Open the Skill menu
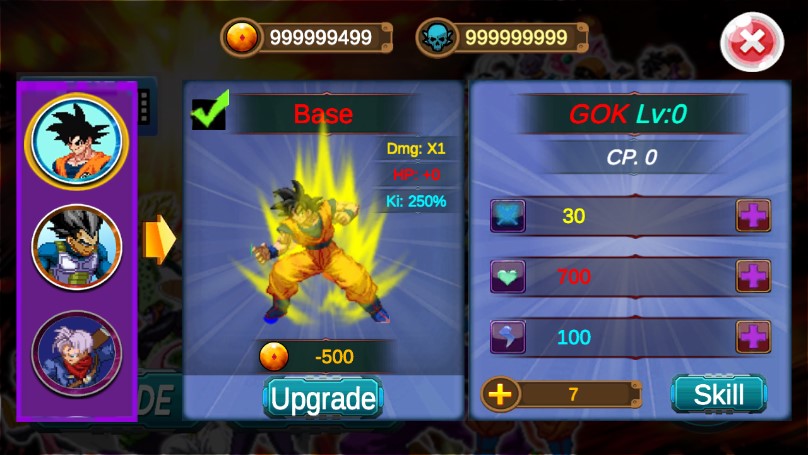808x455 pixels. 717,394
